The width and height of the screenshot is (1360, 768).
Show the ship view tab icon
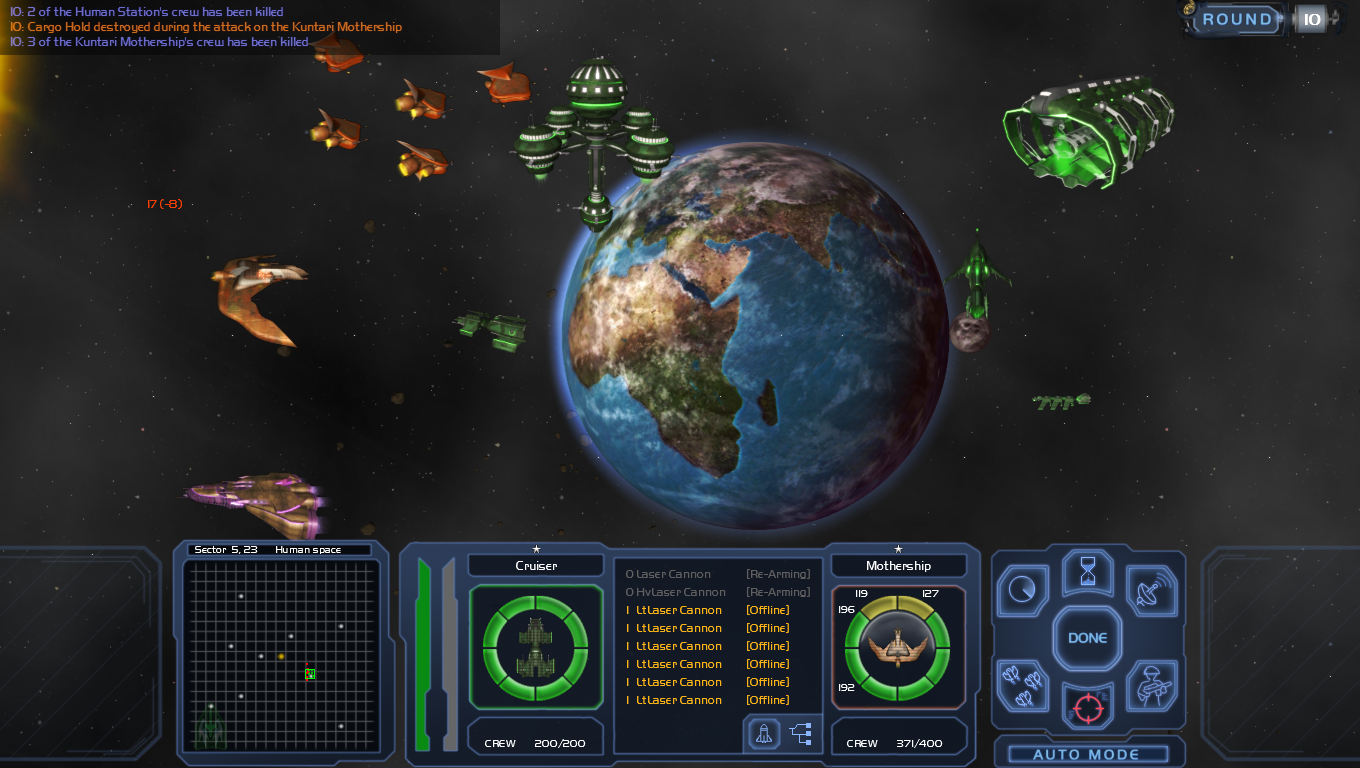tap(764, 734)
